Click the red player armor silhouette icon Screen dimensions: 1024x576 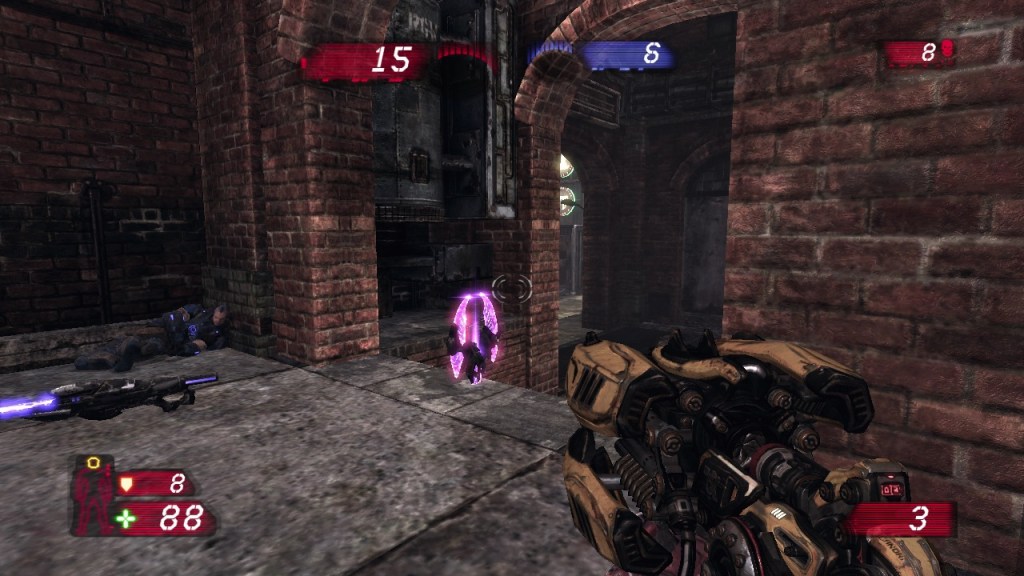point(93,495)
